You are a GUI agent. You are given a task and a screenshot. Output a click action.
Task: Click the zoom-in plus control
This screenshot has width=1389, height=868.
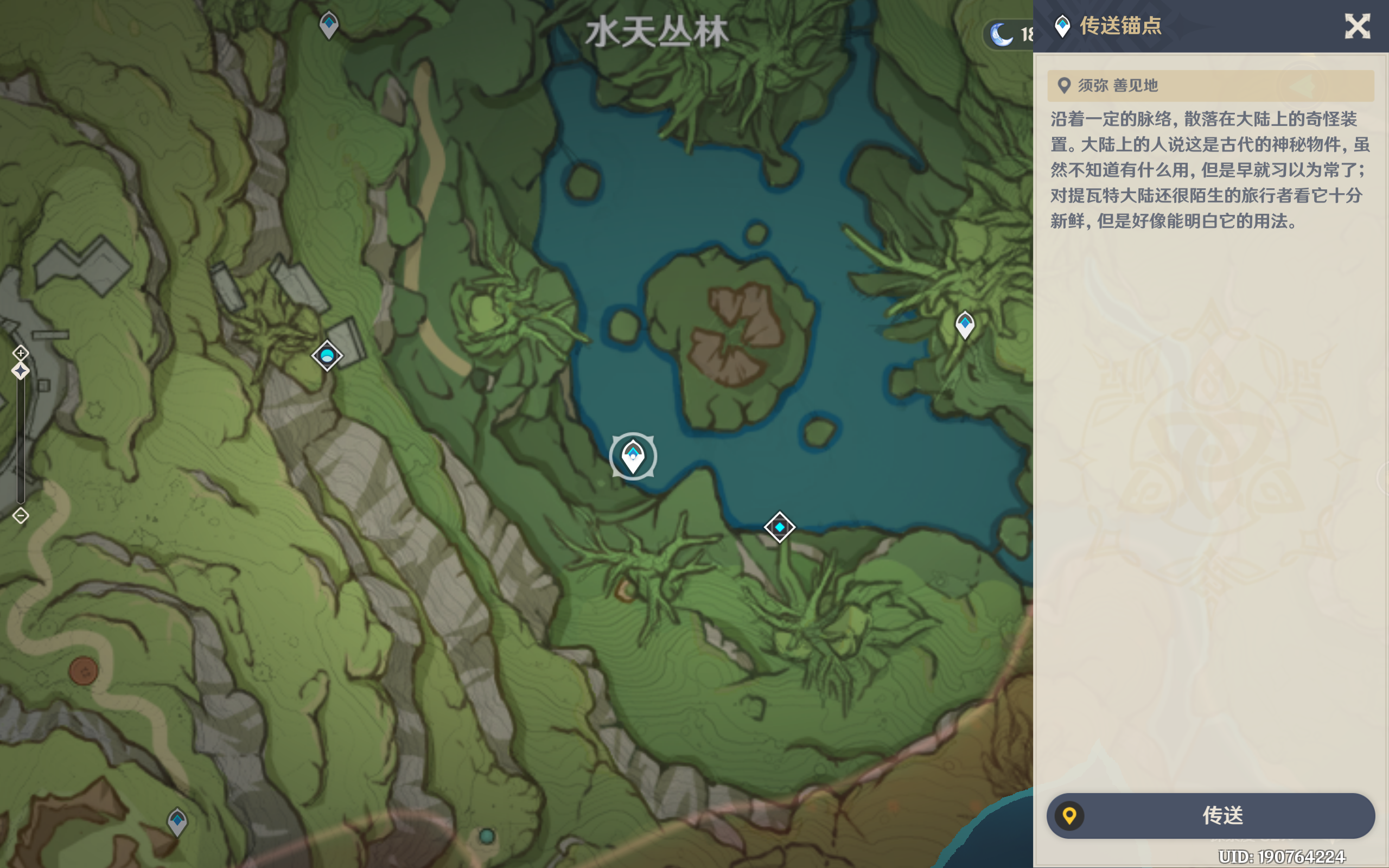[21, 353]
